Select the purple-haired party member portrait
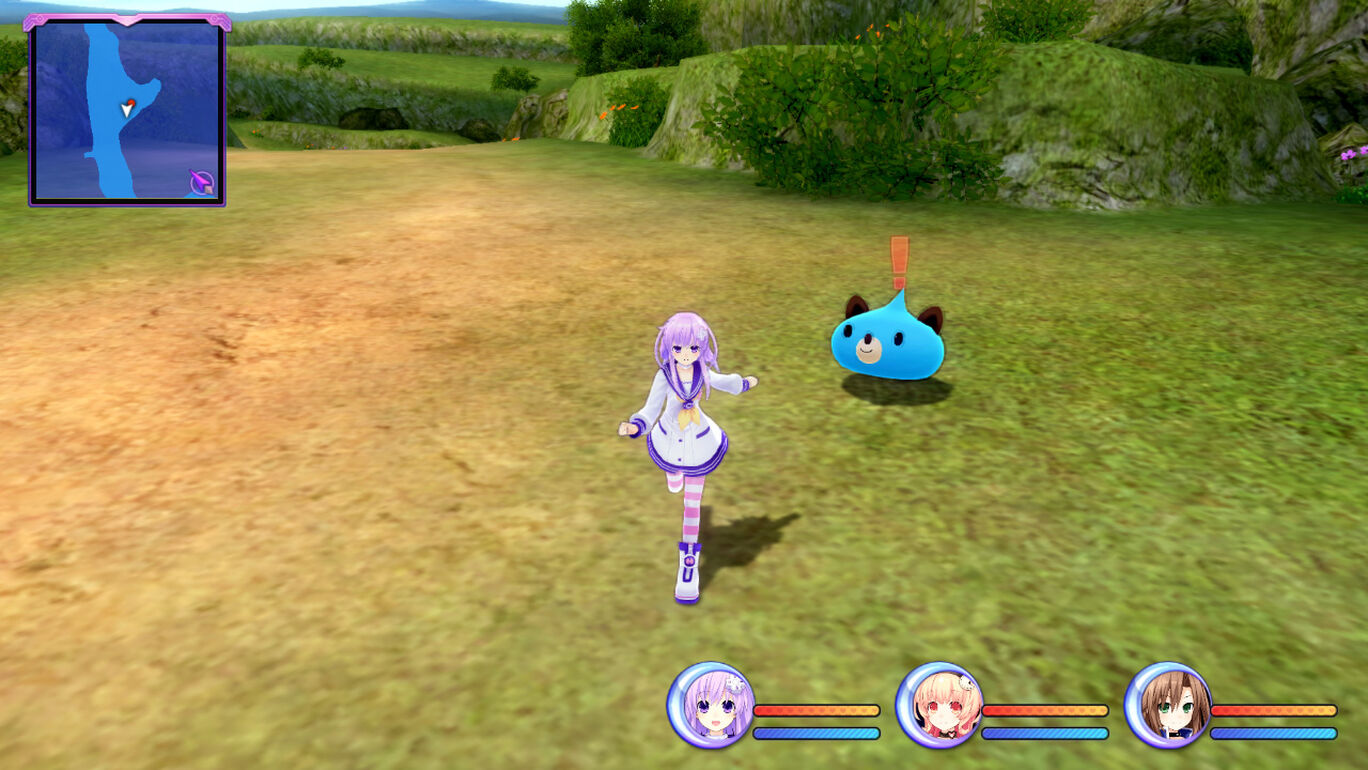The height and width of the screenshot is (770, 1368). click(711, 705)
